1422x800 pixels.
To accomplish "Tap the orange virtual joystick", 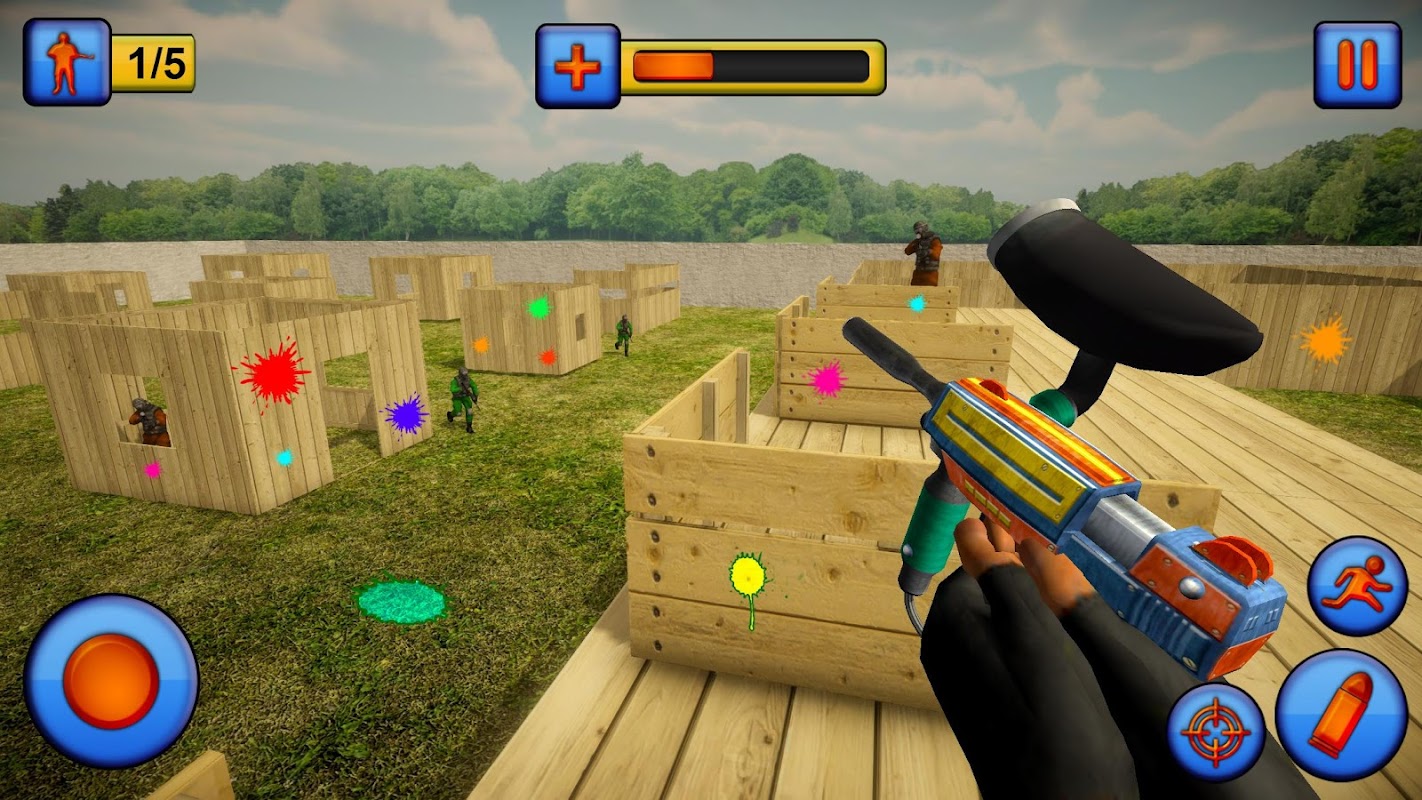I will [111, 681].
